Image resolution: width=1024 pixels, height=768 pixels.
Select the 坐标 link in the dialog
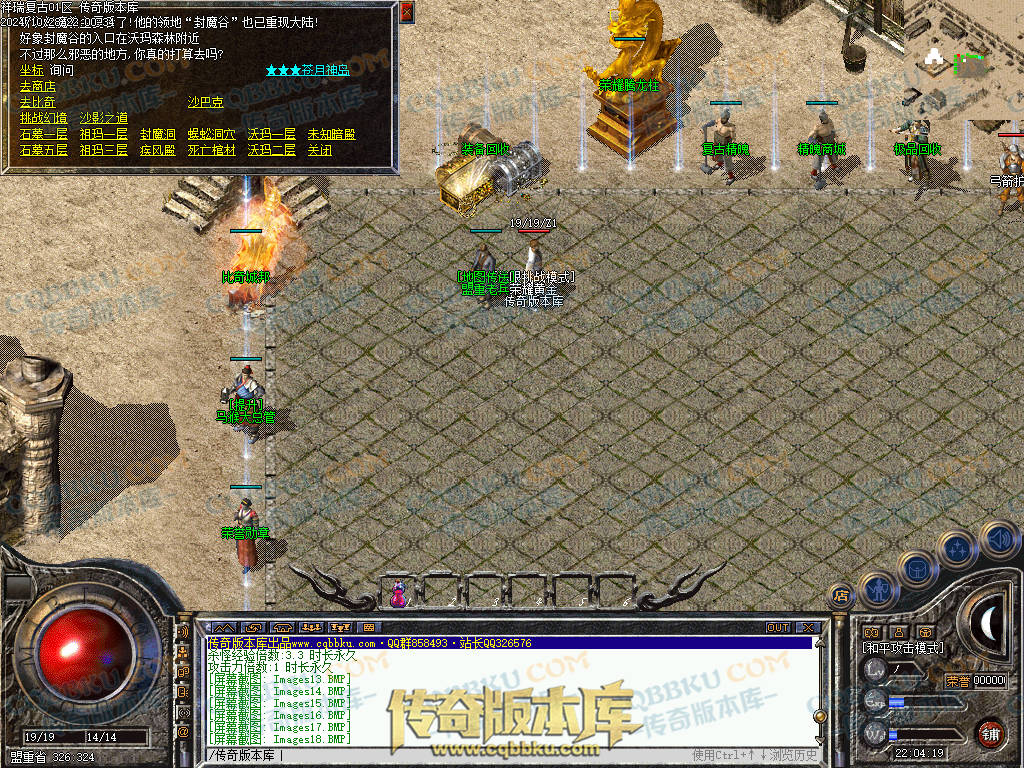point(31,70)
